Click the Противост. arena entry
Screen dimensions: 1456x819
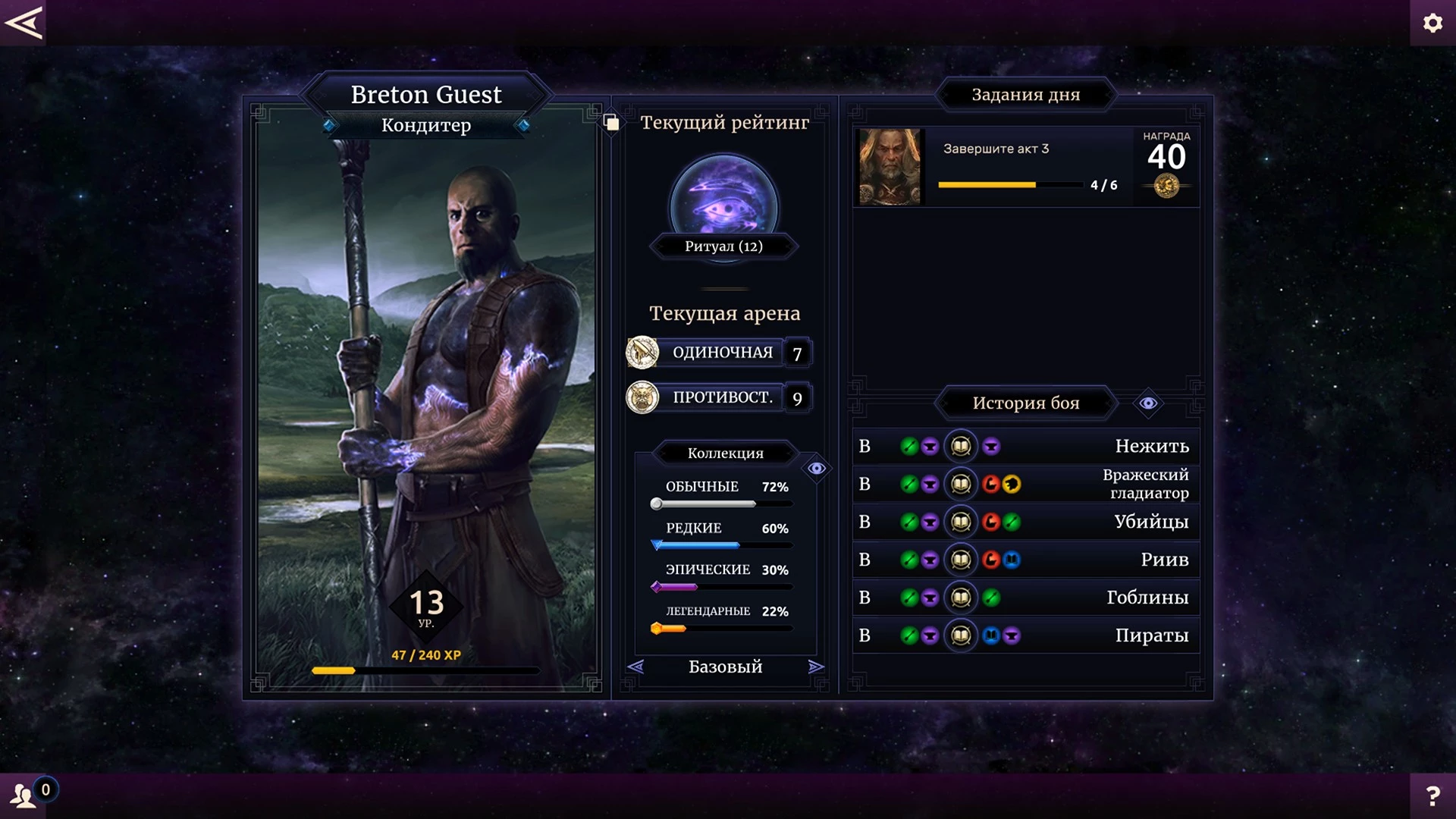pos(720,397)
